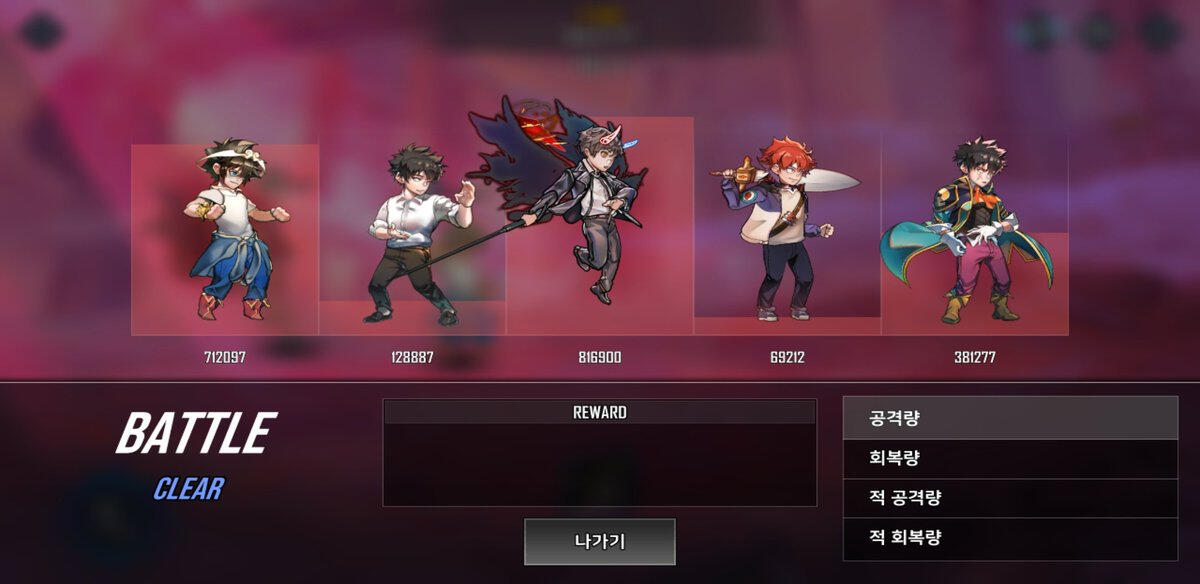
Task: Open the 적 회복량 enemy healing tab
Action: pos(1010,538)
